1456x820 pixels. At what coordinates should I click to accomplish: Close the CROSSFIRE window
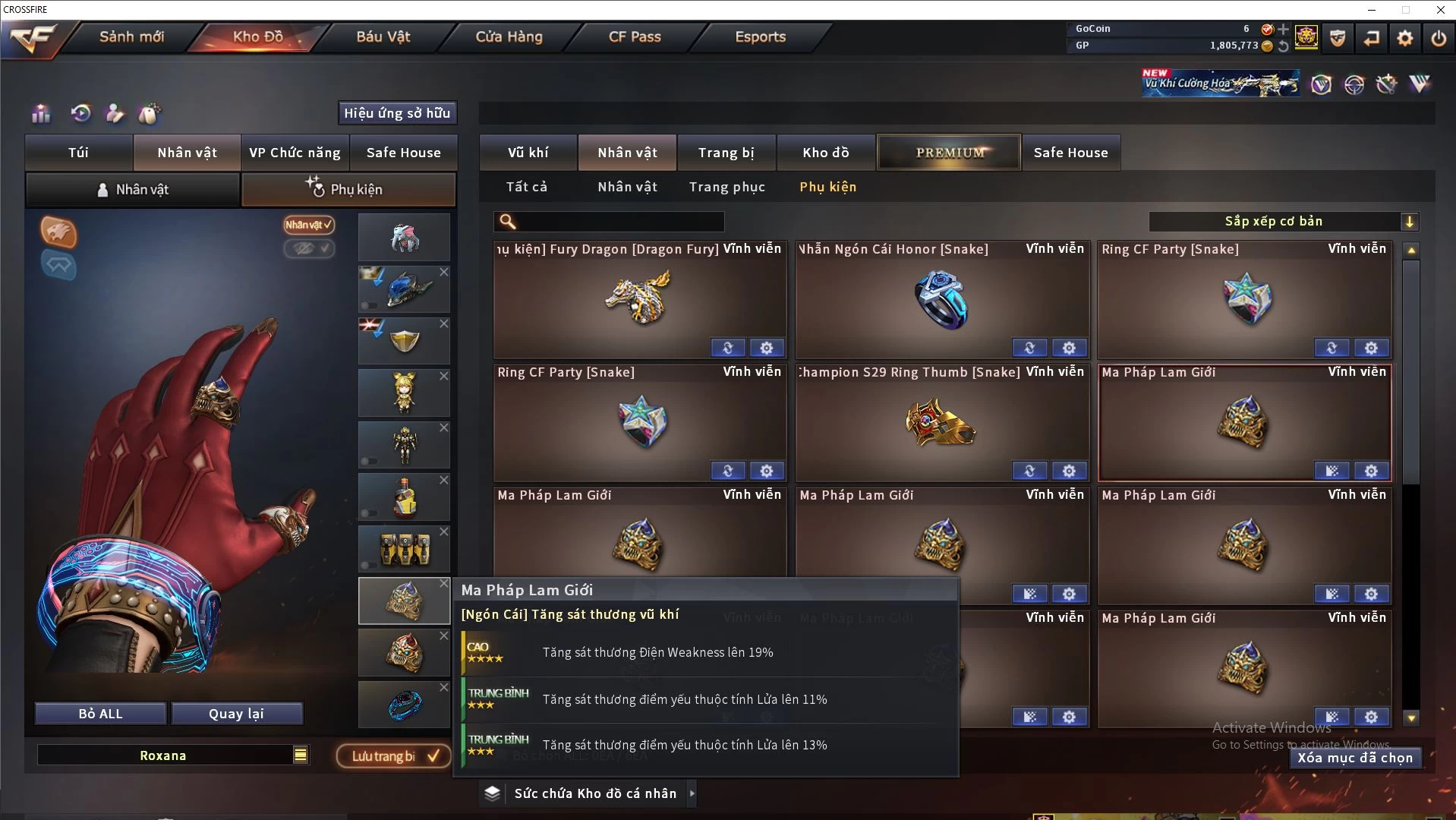(1440, 10)
